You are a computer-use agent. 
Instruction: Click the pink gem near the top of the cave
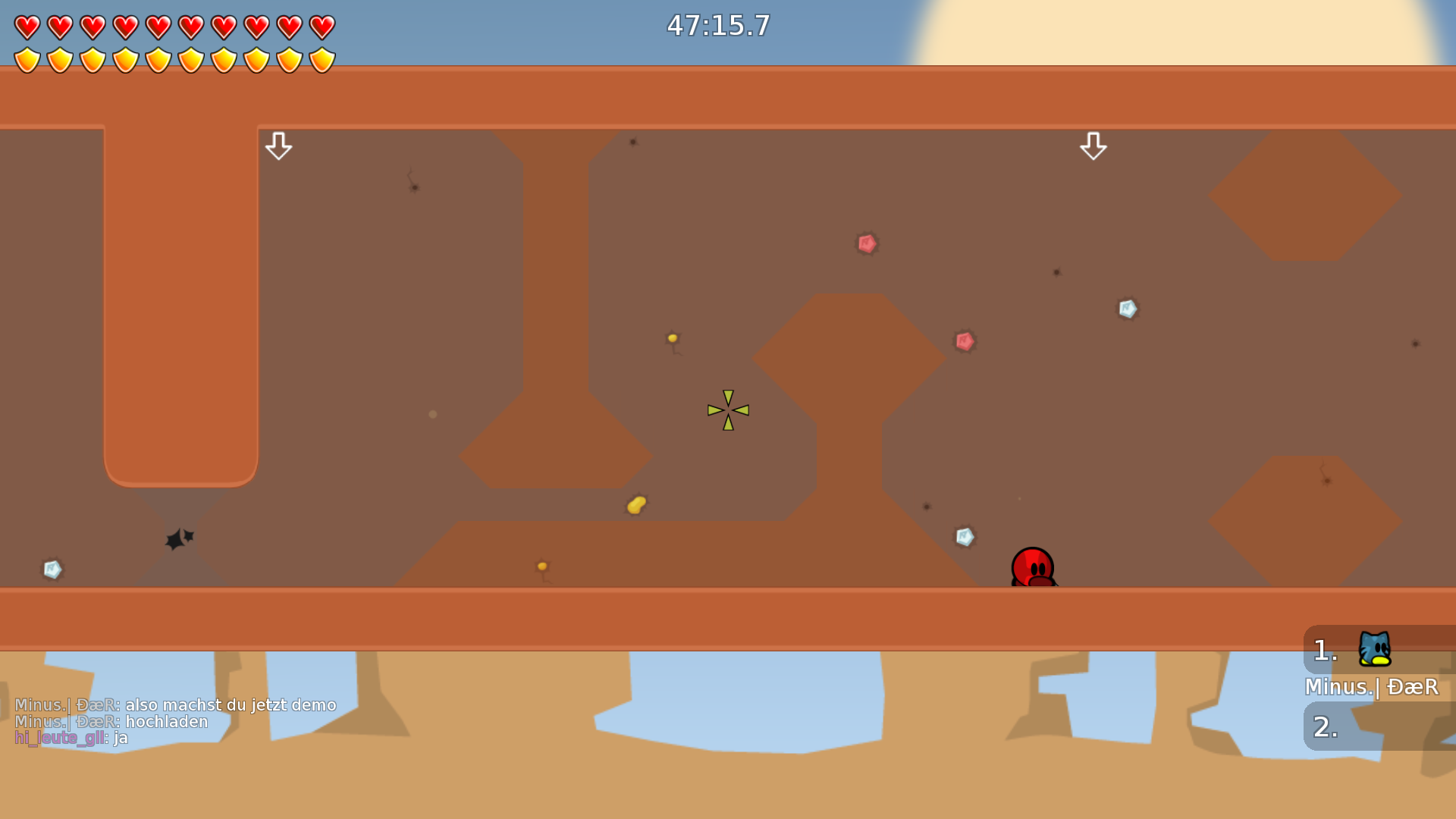click(x=866, y=243)
